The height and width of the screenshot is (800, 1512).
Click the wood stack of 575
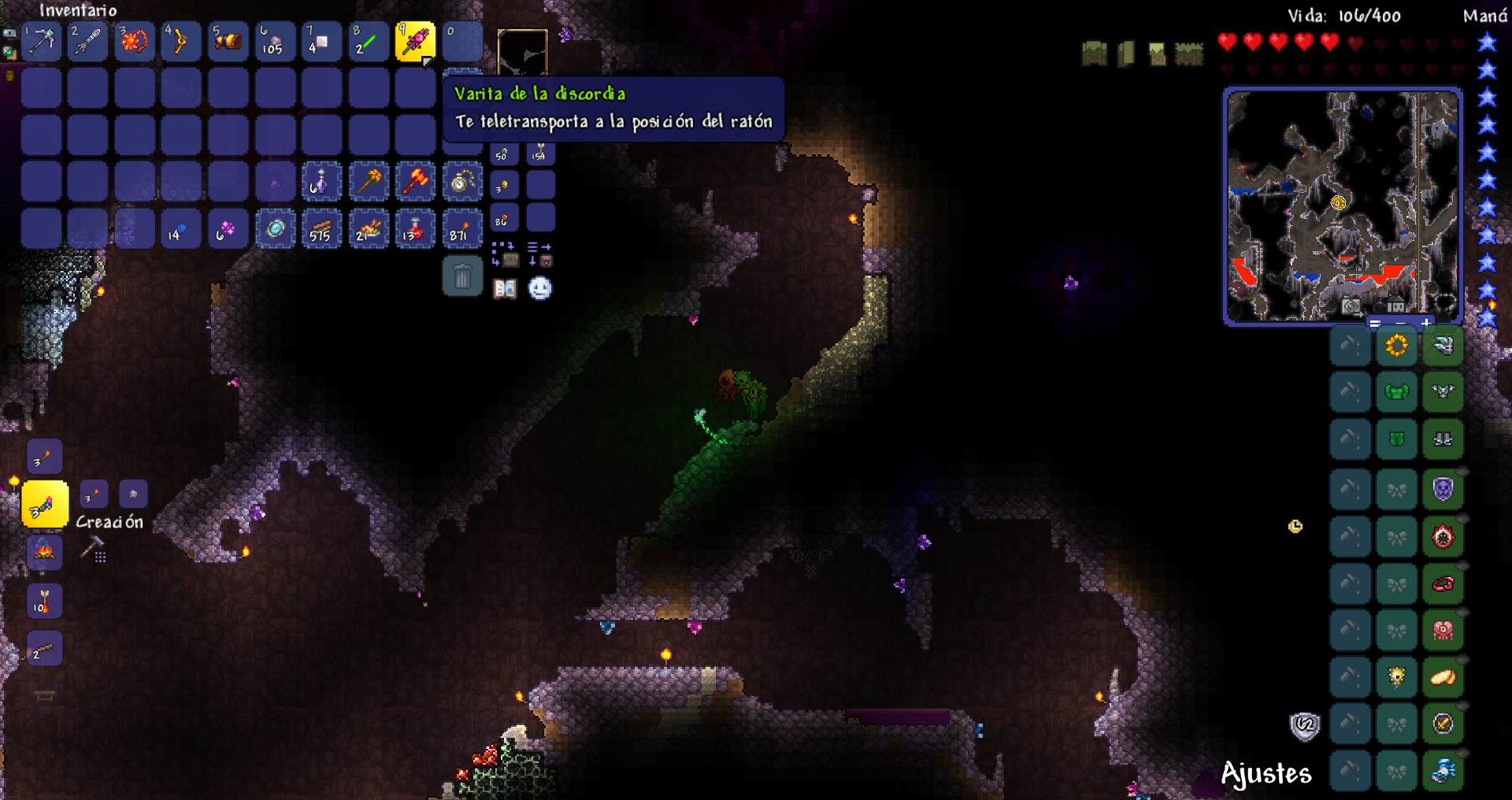321,229
